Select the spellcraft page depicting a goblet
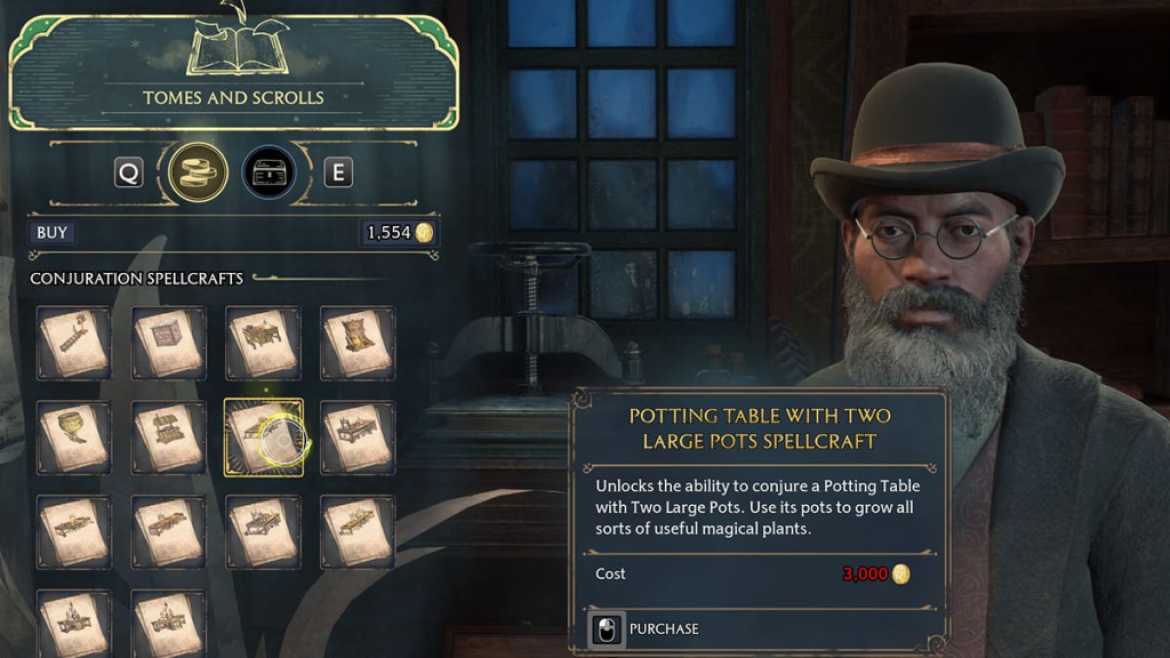Viewport: 1170px width, 658px height. coord(73,437)
